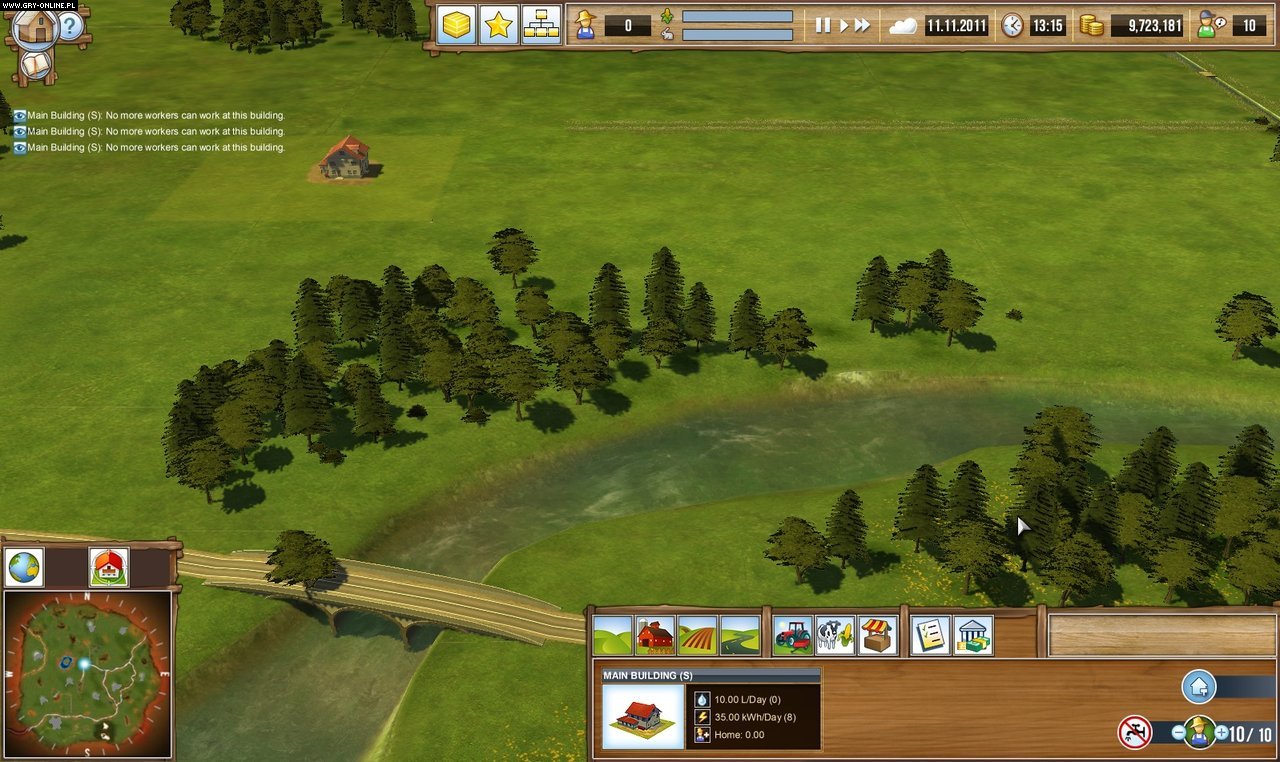Click the house return-home button near worker controls

coord(1197,688)
